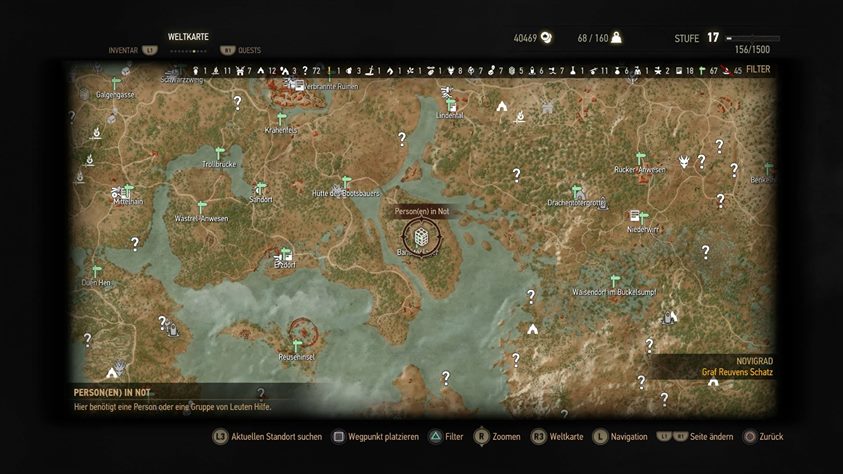843x474 pixels.
Task: Select the Duen Hen signpost
Action: coord(97,271)
